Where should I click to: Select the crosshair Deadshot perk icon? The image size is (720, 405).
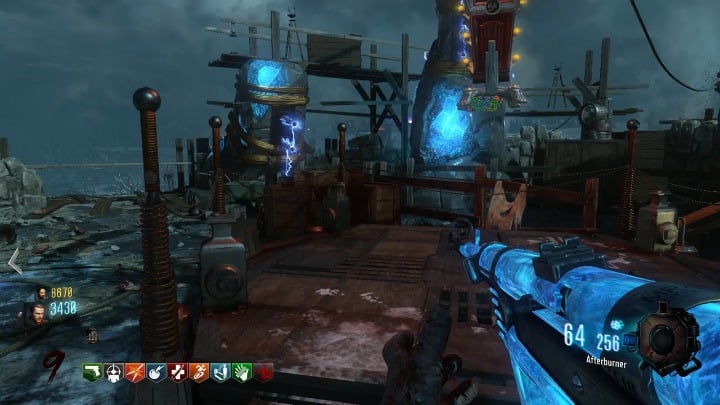pyautogui.click(x=113, y=372)
